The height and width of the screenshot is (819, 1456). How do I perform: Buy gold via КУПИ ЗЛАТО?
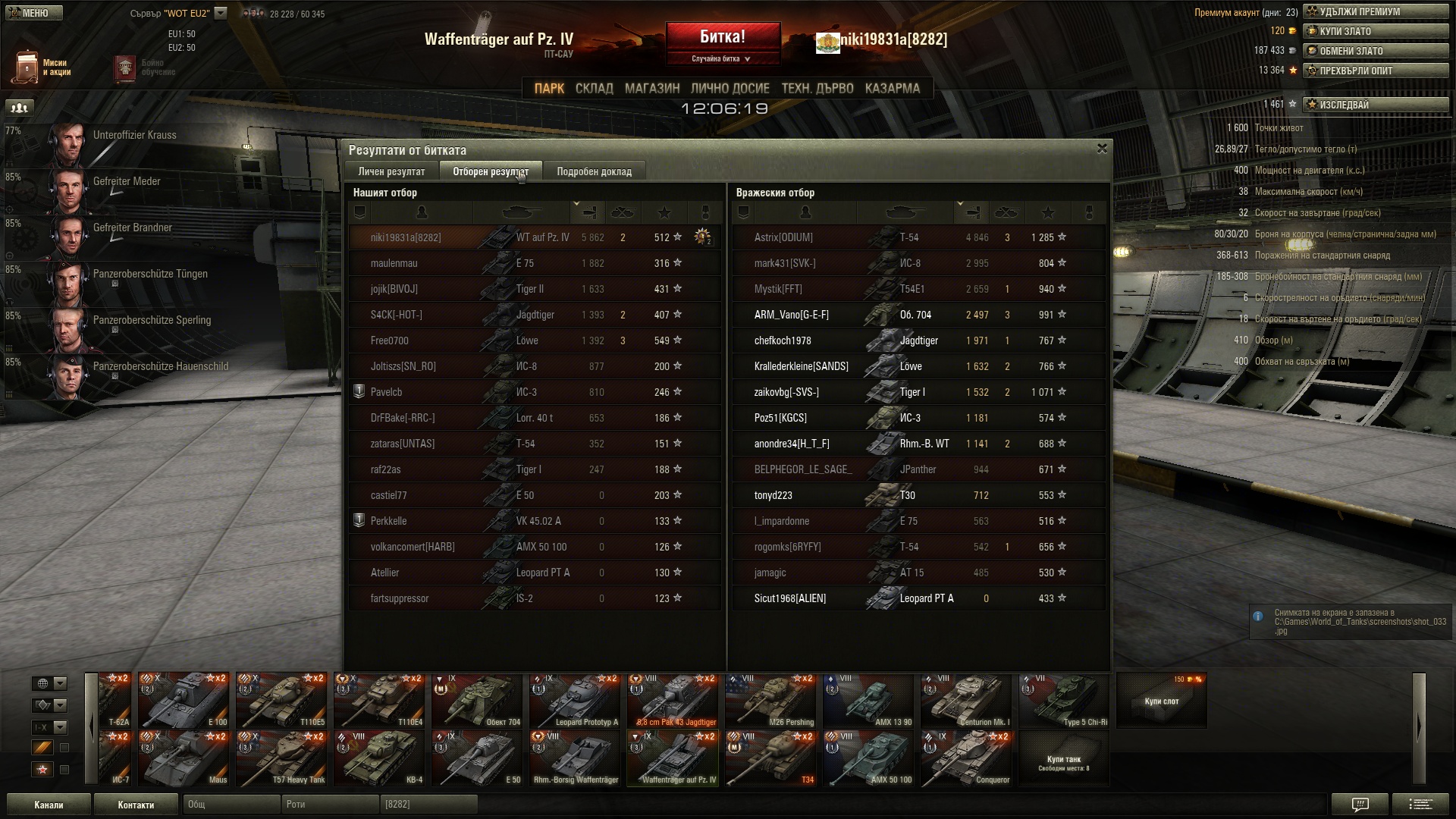(1375, 32)
